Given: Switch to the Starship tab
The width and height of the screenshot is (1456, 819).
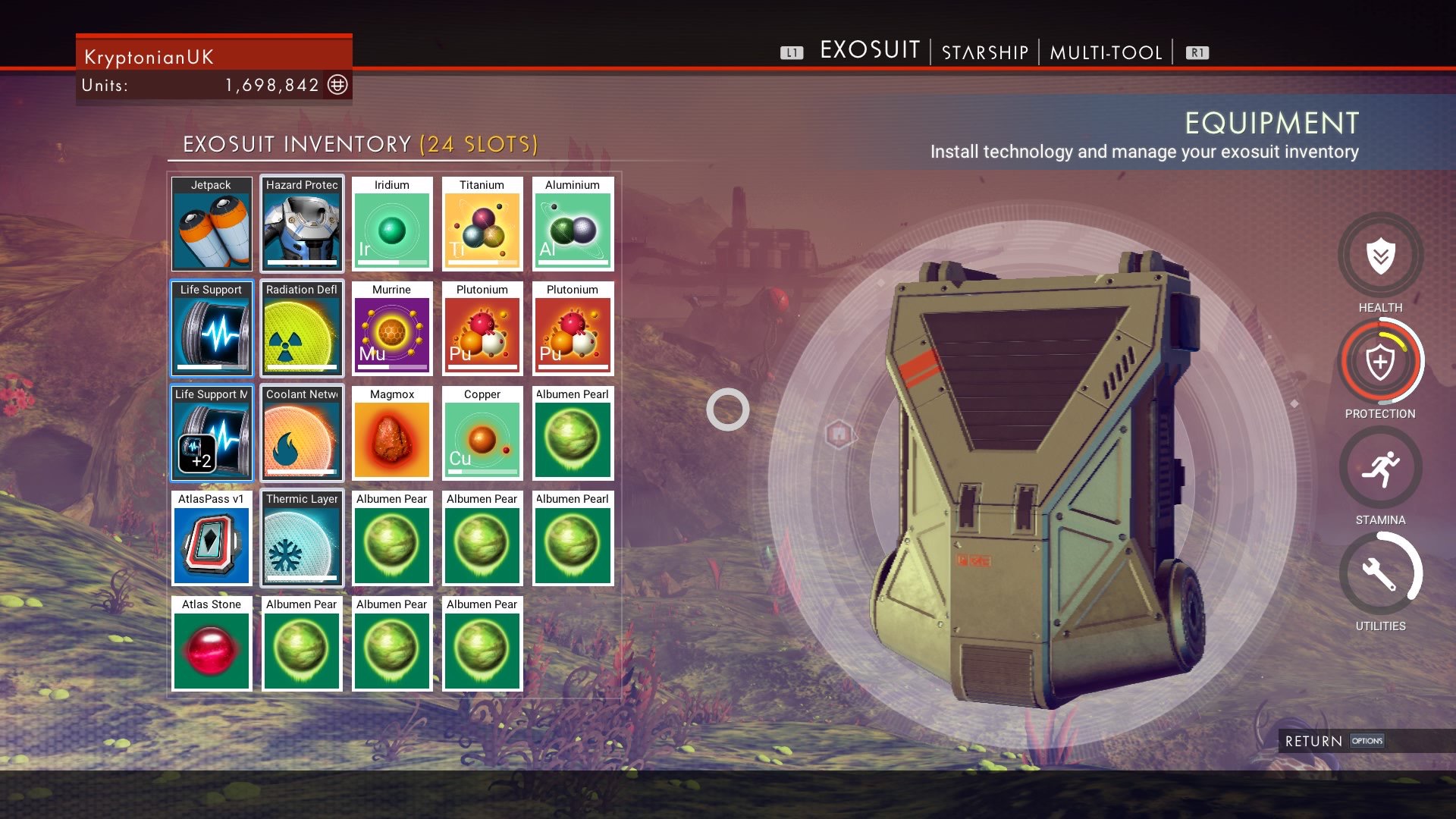Looking at the screenshot, I should click(984, 52).
